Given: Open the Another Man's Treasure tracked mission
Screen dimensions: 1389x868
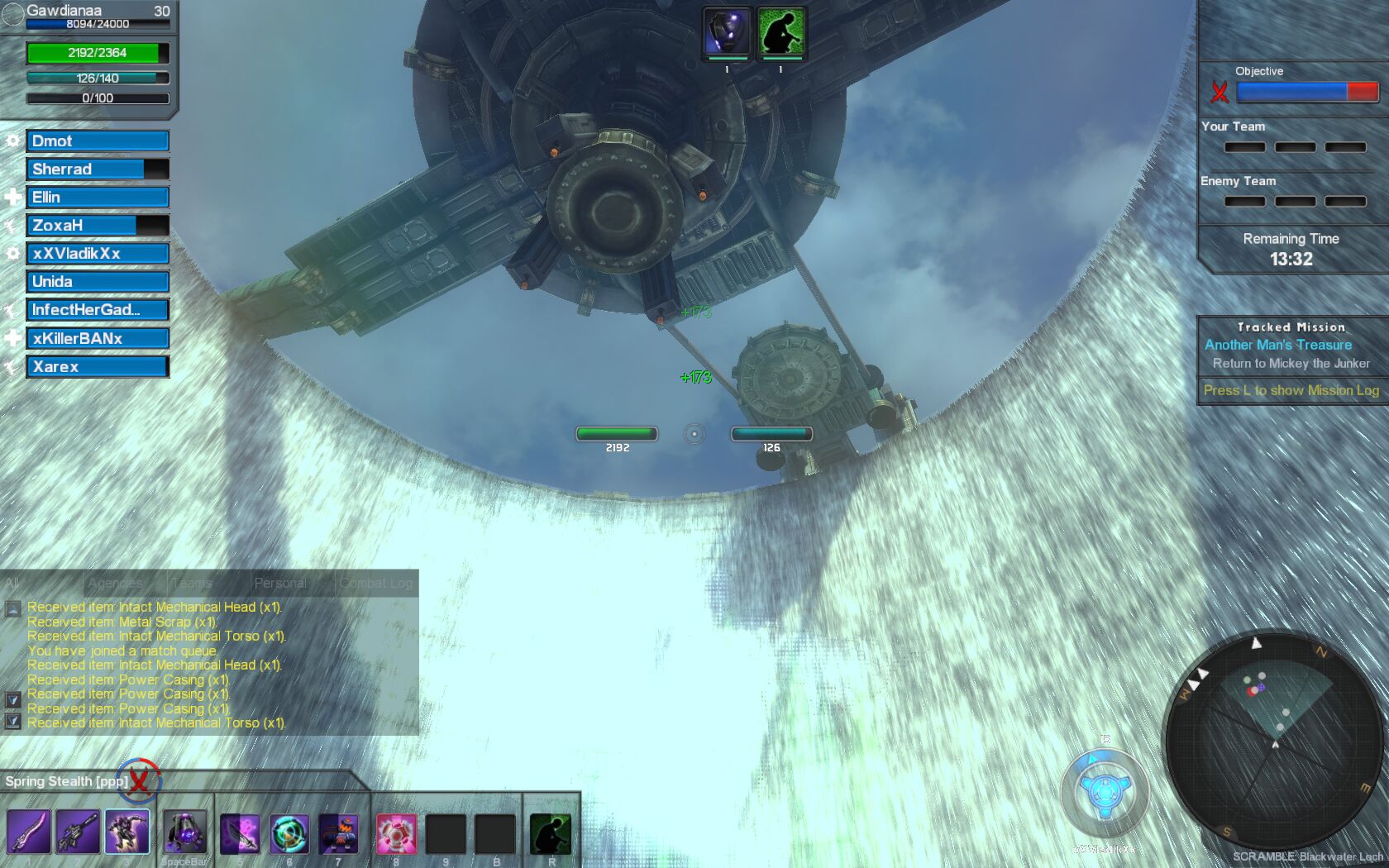Looking at the screenshot, I should tap(1278, 345).
